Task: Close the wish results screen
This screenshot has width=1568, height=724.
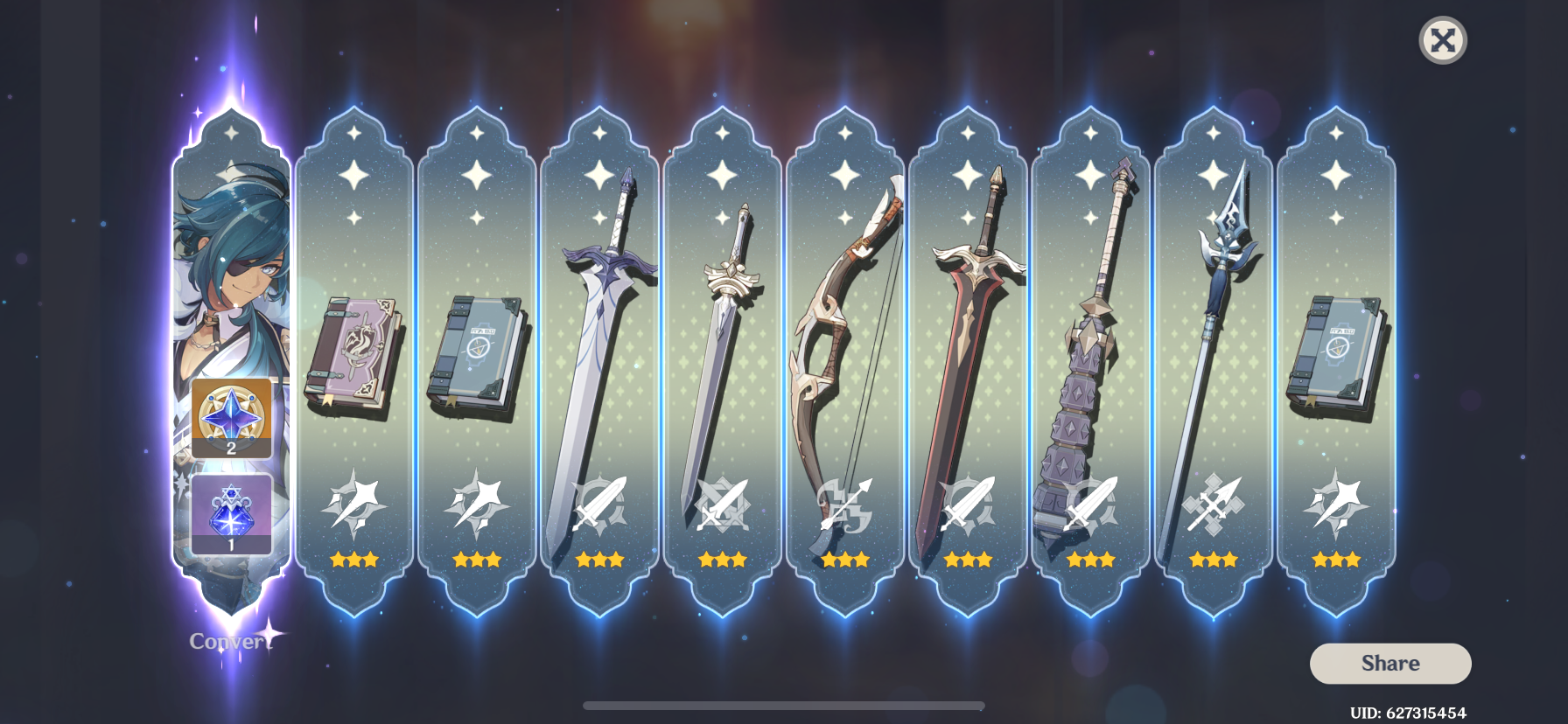Action: click(1444, 40)
